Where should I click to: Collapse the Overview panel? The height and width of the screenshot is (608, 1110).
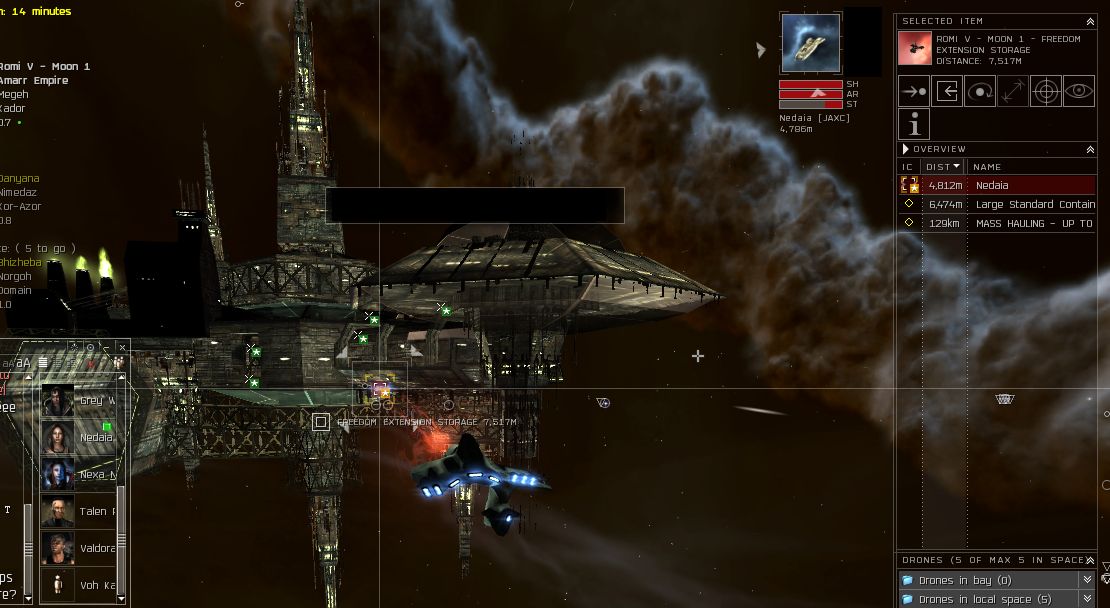click(1090, 149)
